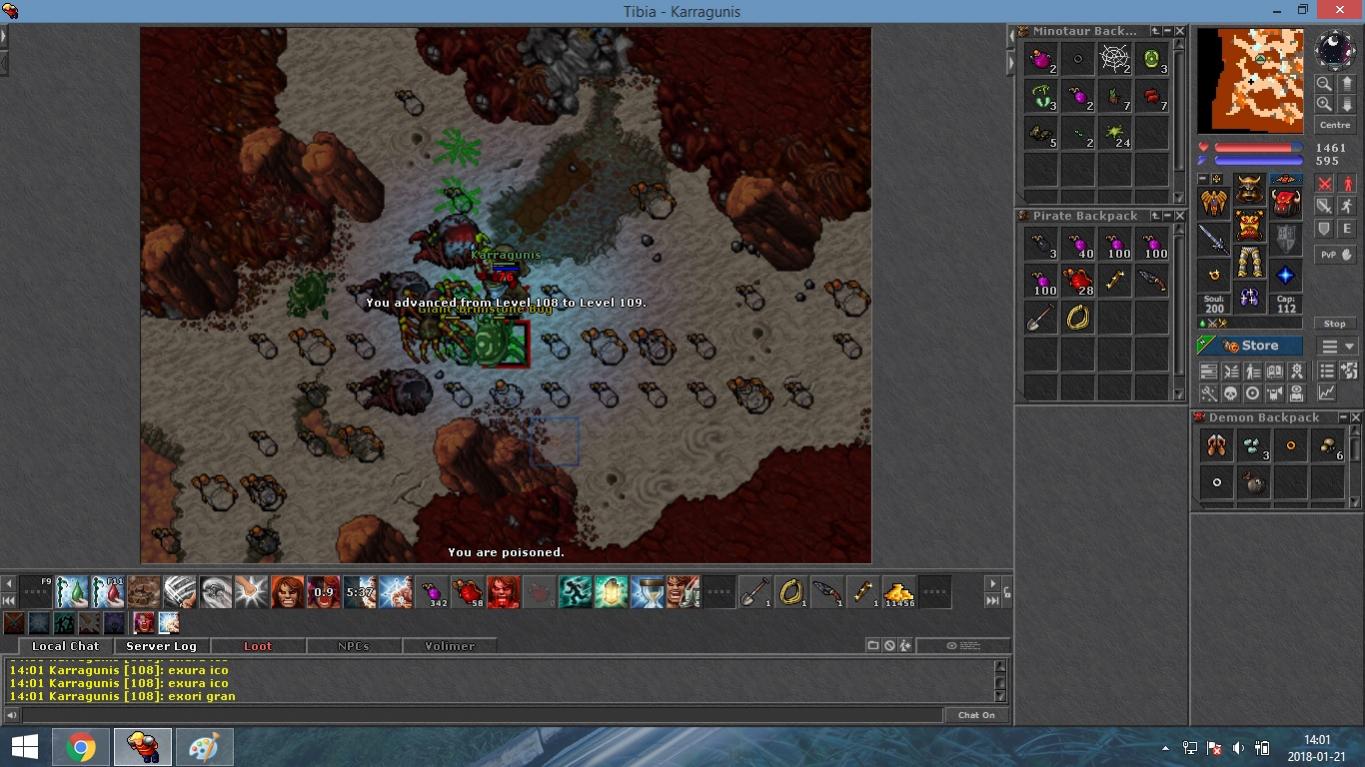Click the chat text input field
1365x767 pixels.
[x=480, y=715]
